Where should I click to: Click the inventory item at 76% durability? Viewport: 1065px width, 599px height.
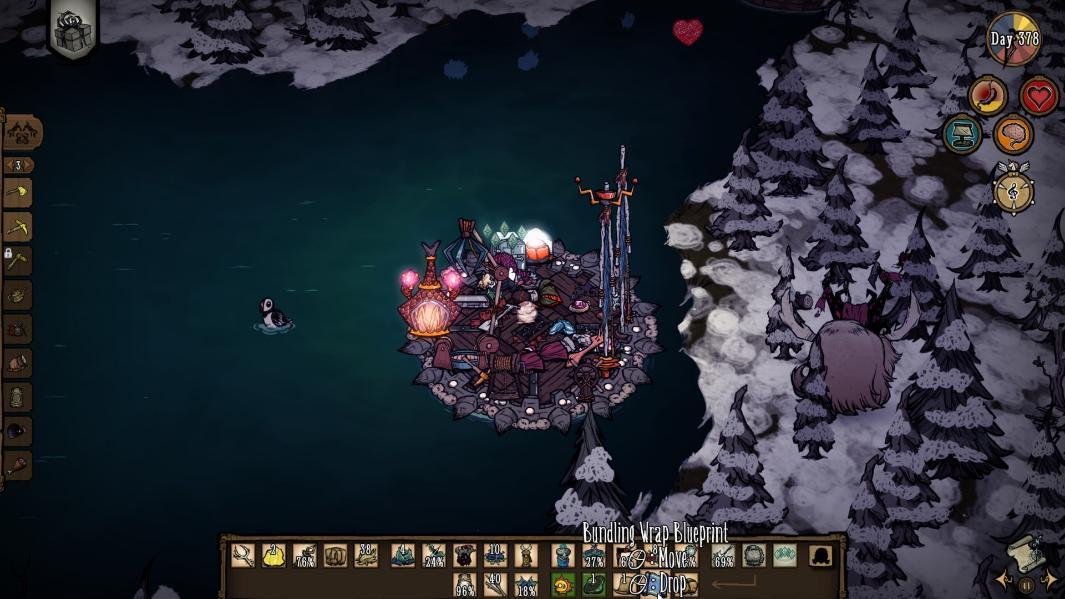pyautogui.click(x=304, y=556)
